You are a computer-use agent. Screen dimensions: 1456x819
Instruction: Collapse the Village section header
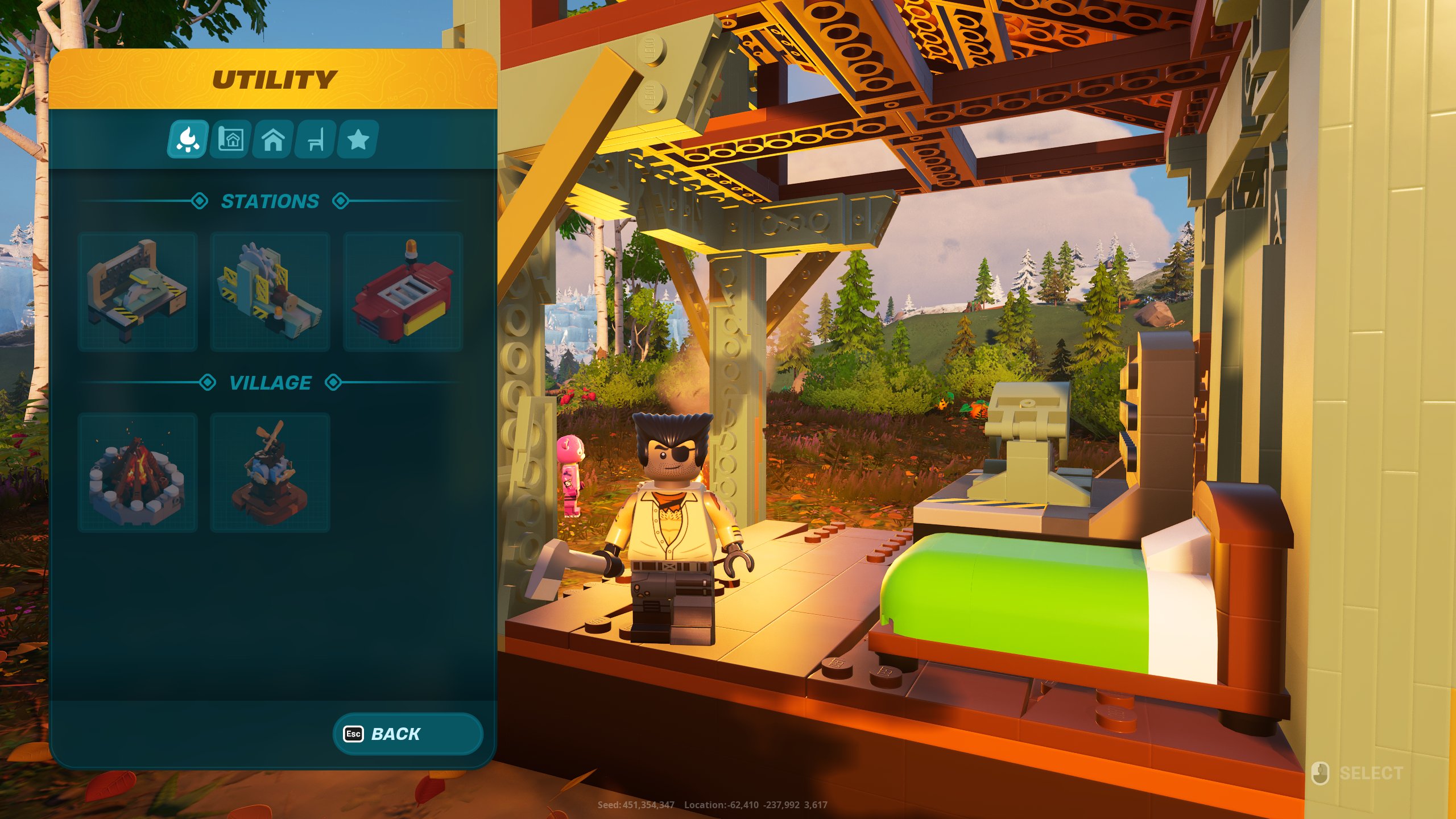coord(270,382)
